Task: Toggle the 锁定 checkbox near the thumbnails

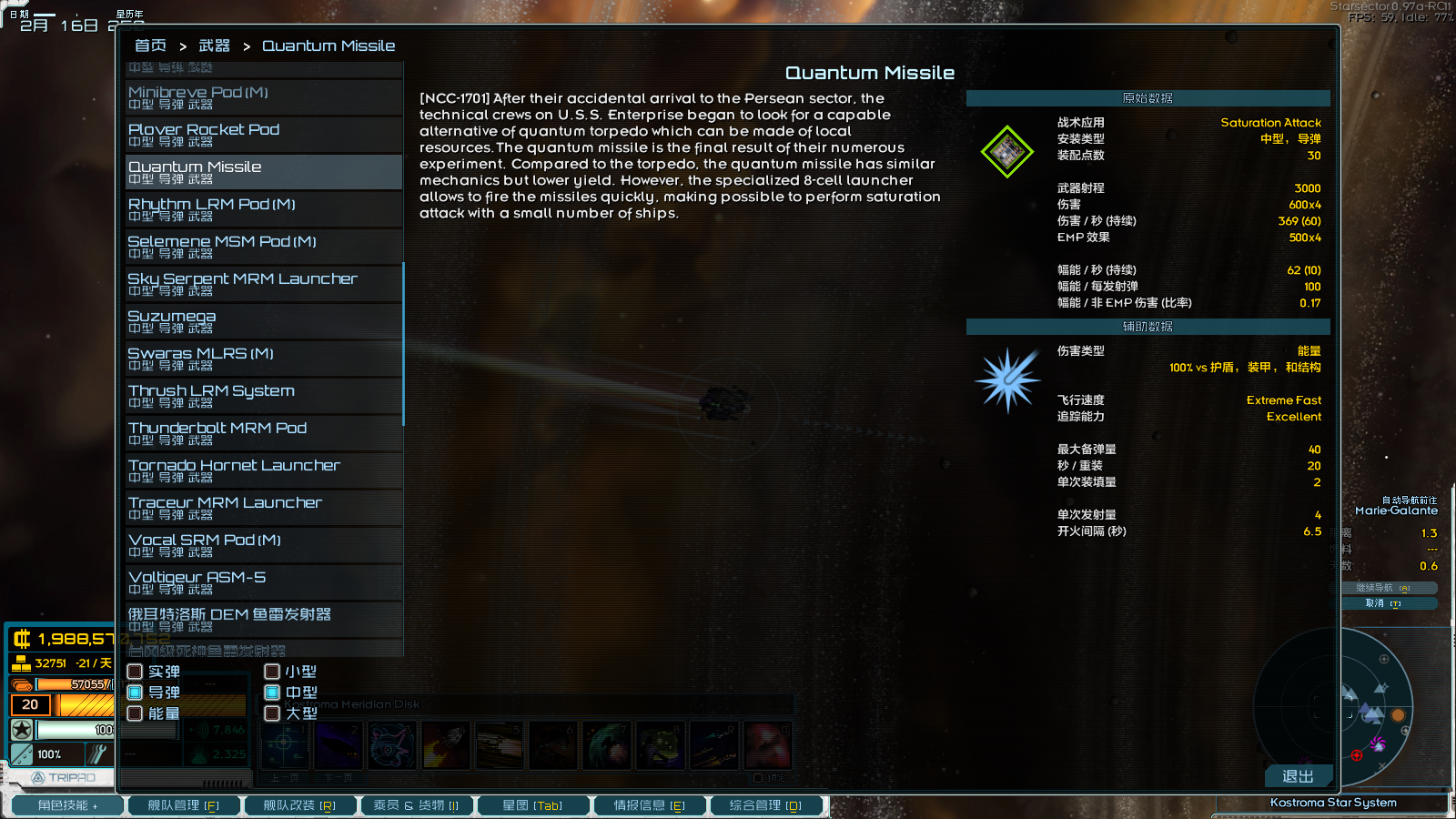Action: [x=758, y=777]
